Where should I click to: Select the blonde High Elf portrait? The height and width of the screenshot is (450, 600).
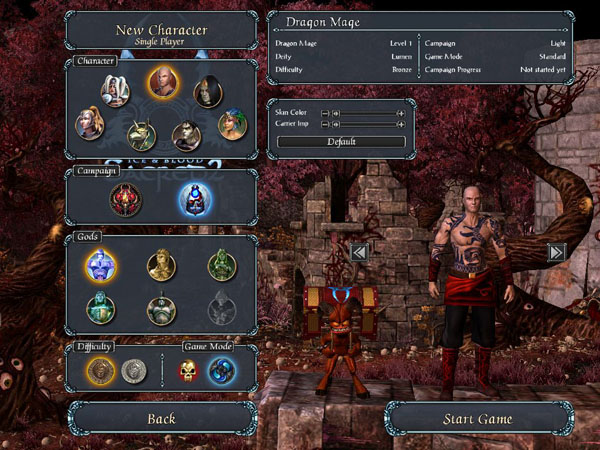[x=90, y=124]
